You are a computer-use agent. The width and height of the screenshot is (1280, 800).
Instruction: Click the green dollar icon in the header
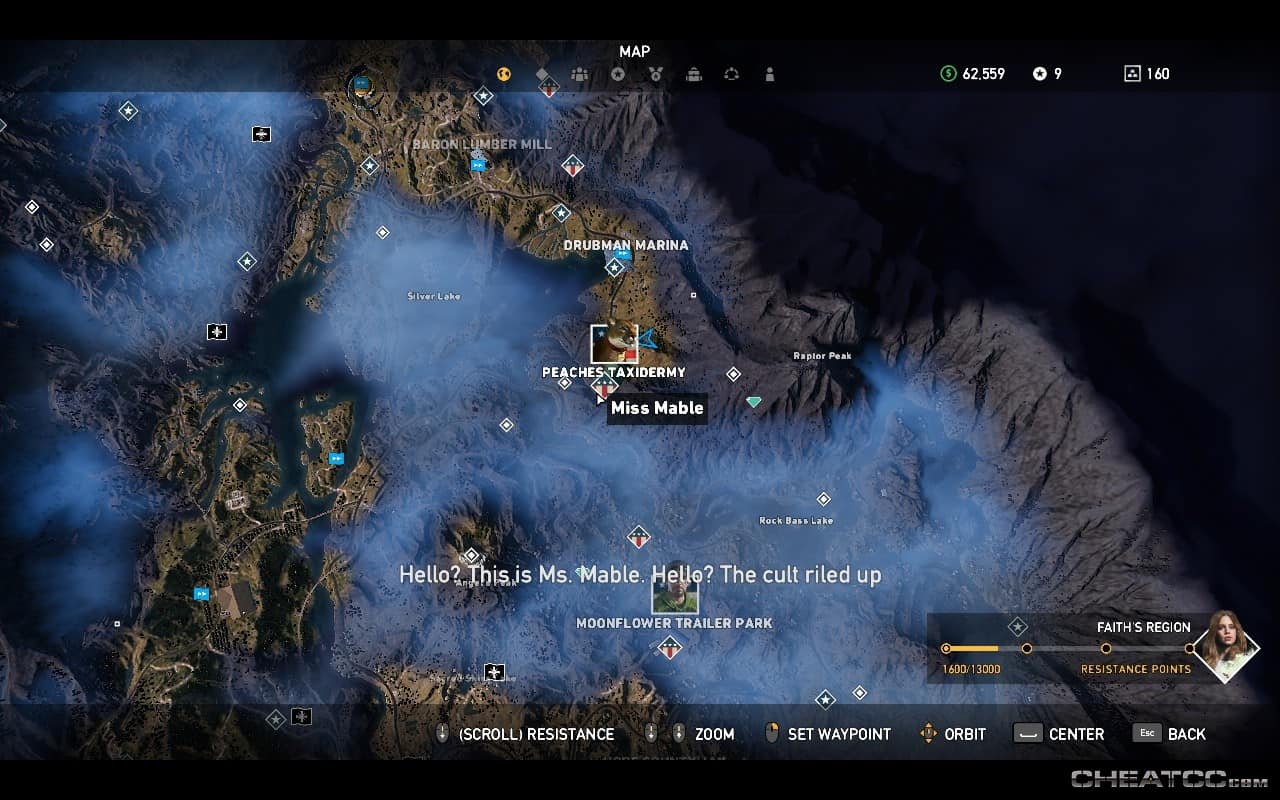946,73
